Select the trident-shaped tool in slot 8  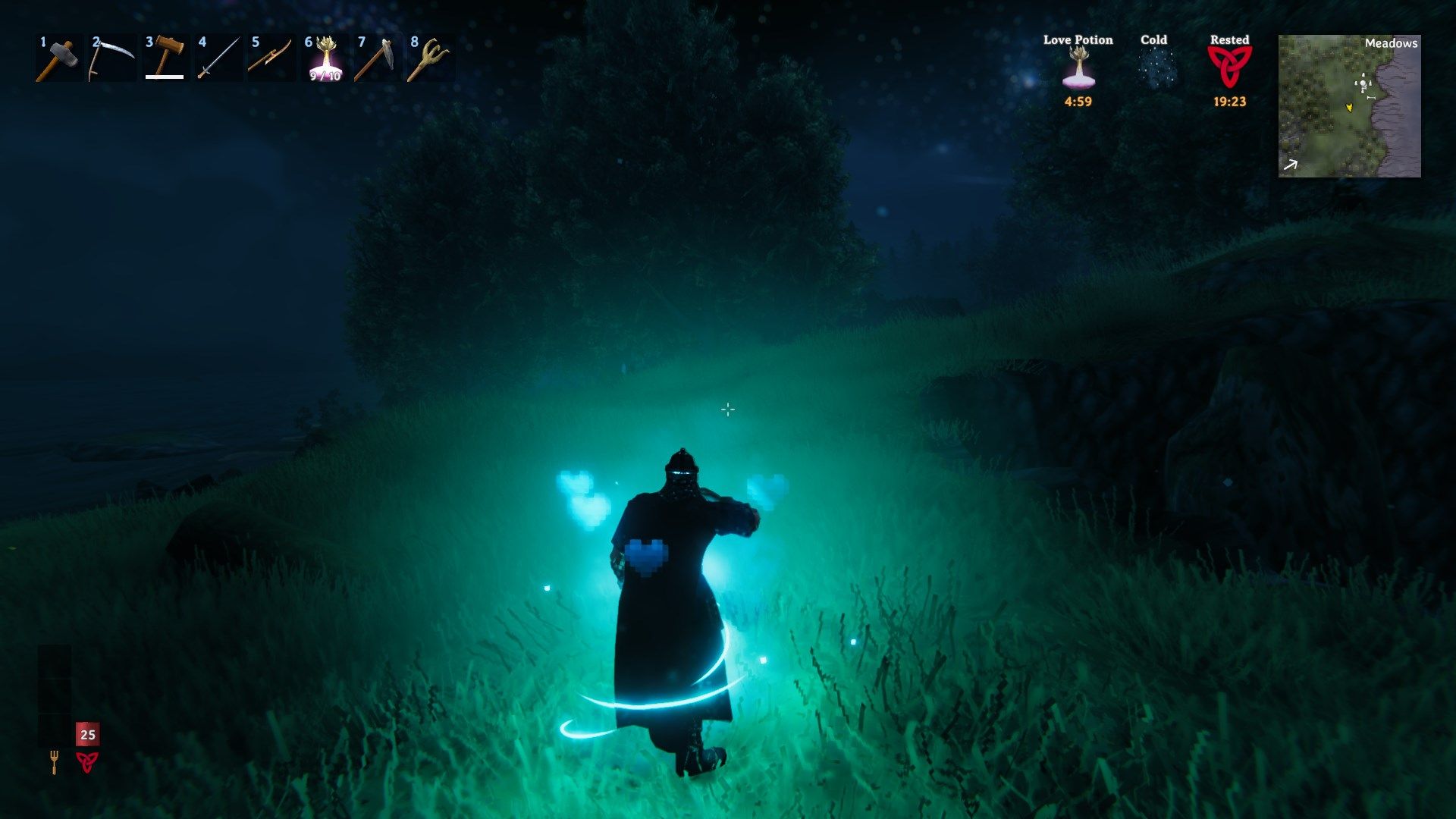[430, 58]
